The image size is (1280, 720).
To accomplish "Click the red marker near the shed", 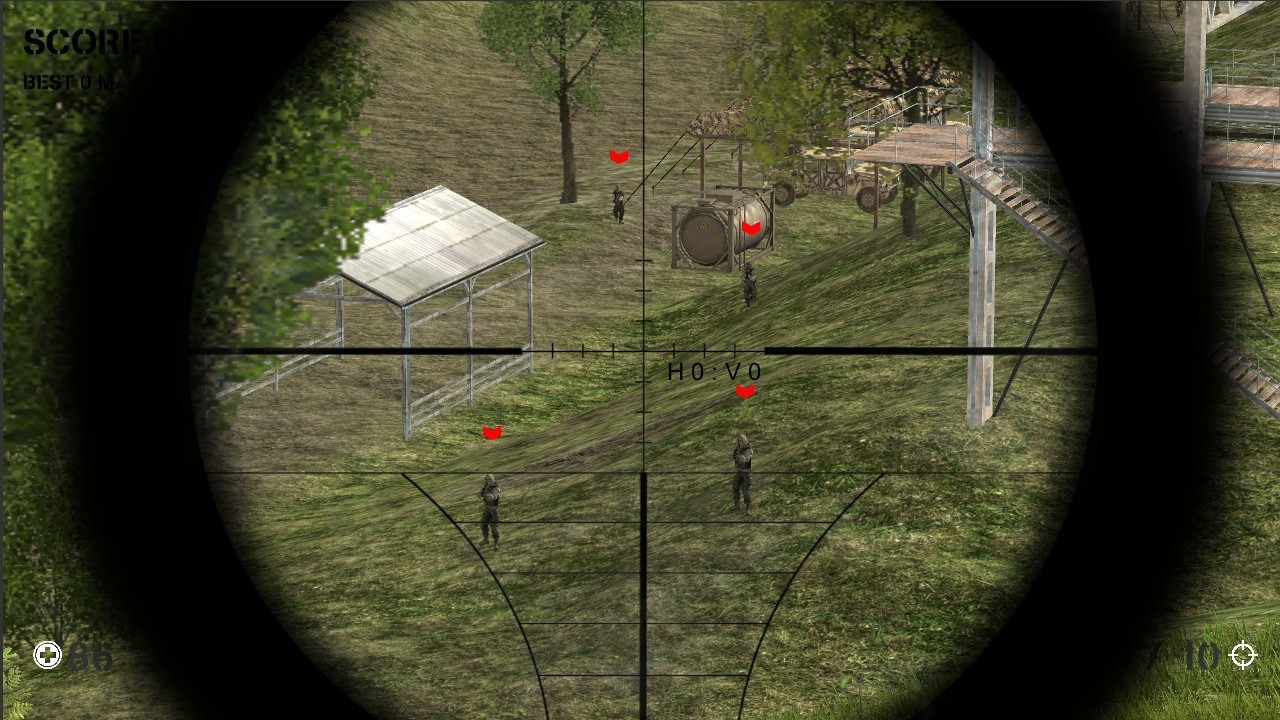I will click(491, 432).
